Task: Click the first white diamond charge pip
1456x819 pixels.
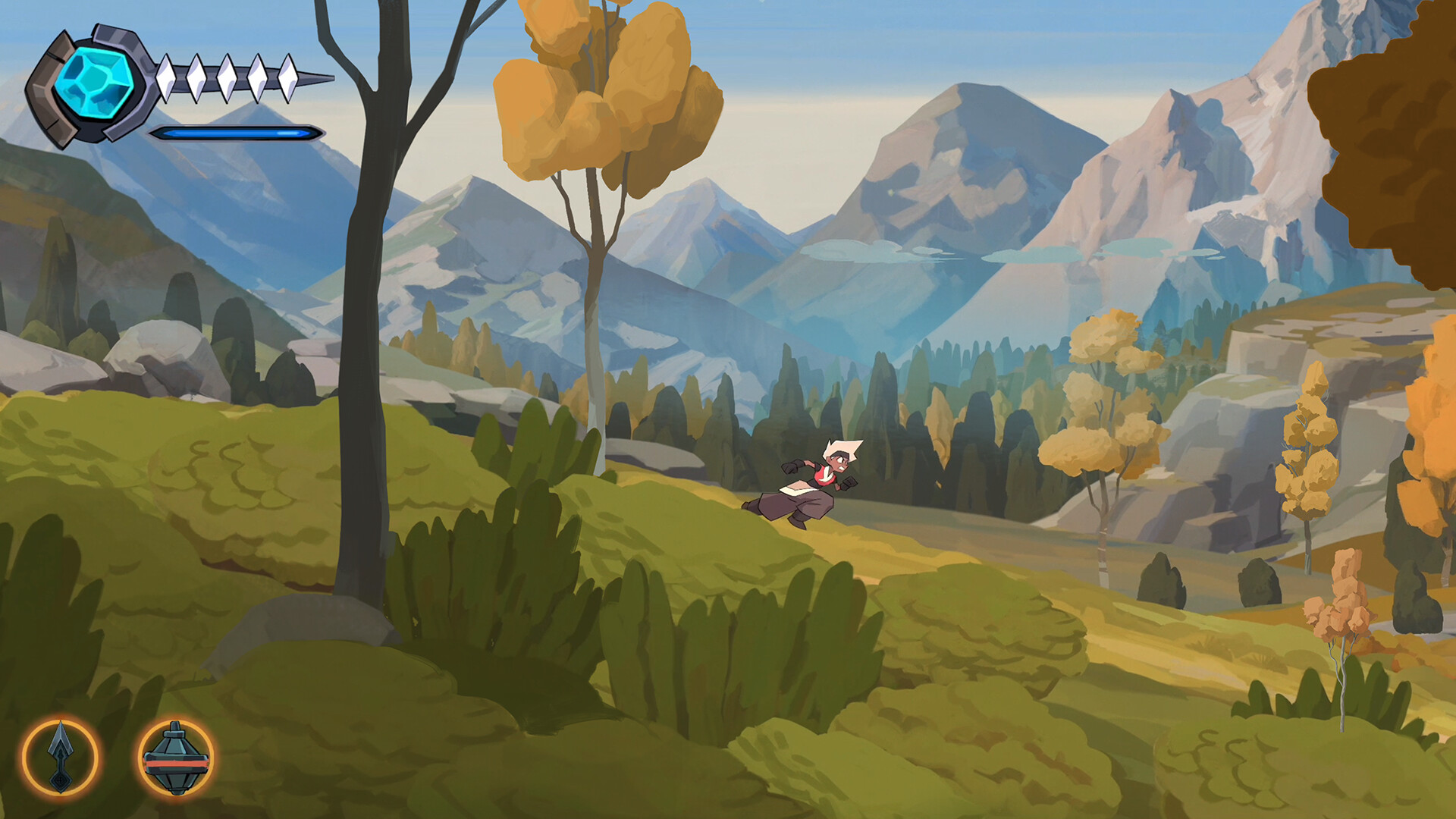Action: [x=166, y=77]
